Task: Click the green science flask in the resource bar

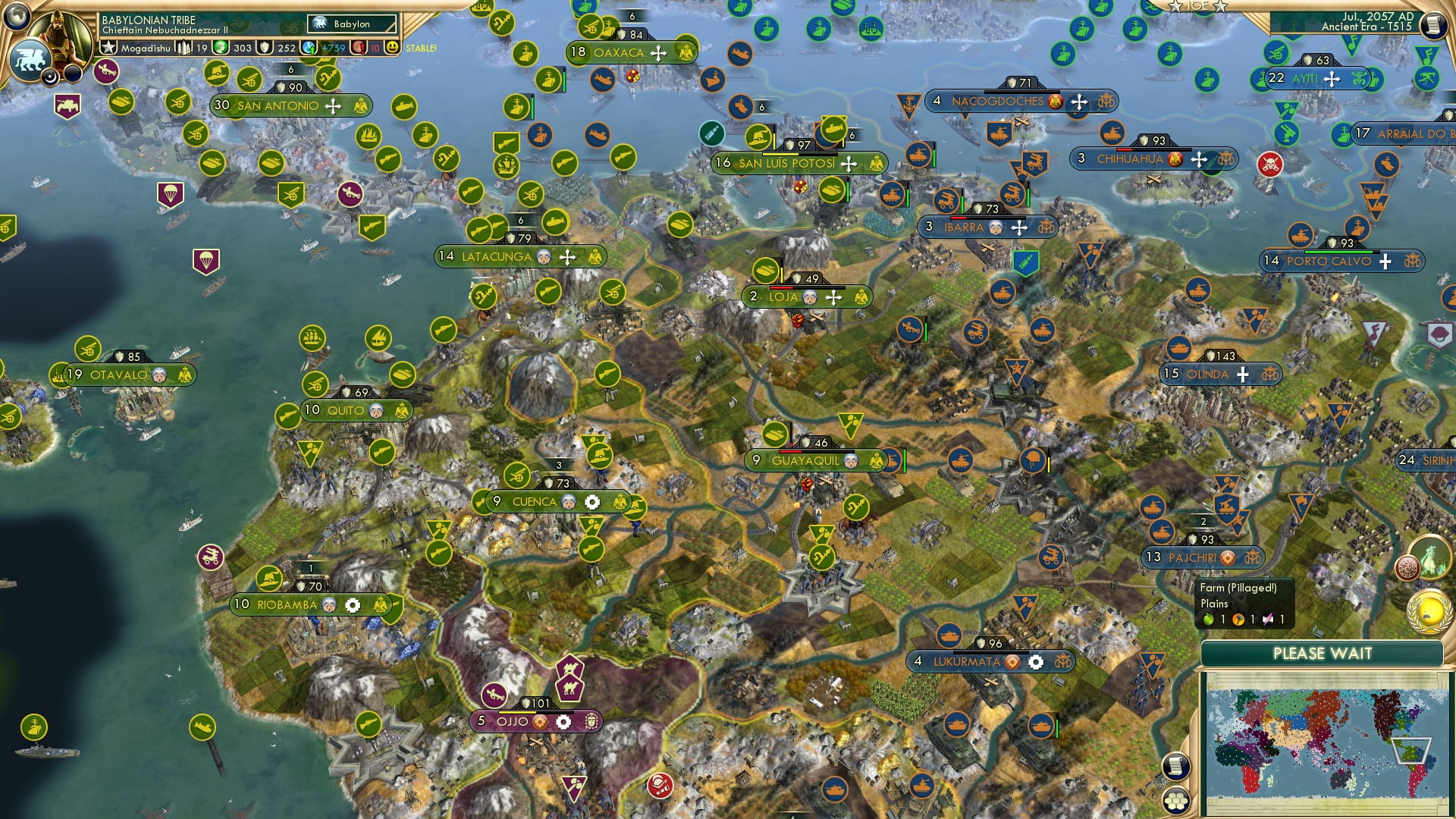Action: [221, 47]
